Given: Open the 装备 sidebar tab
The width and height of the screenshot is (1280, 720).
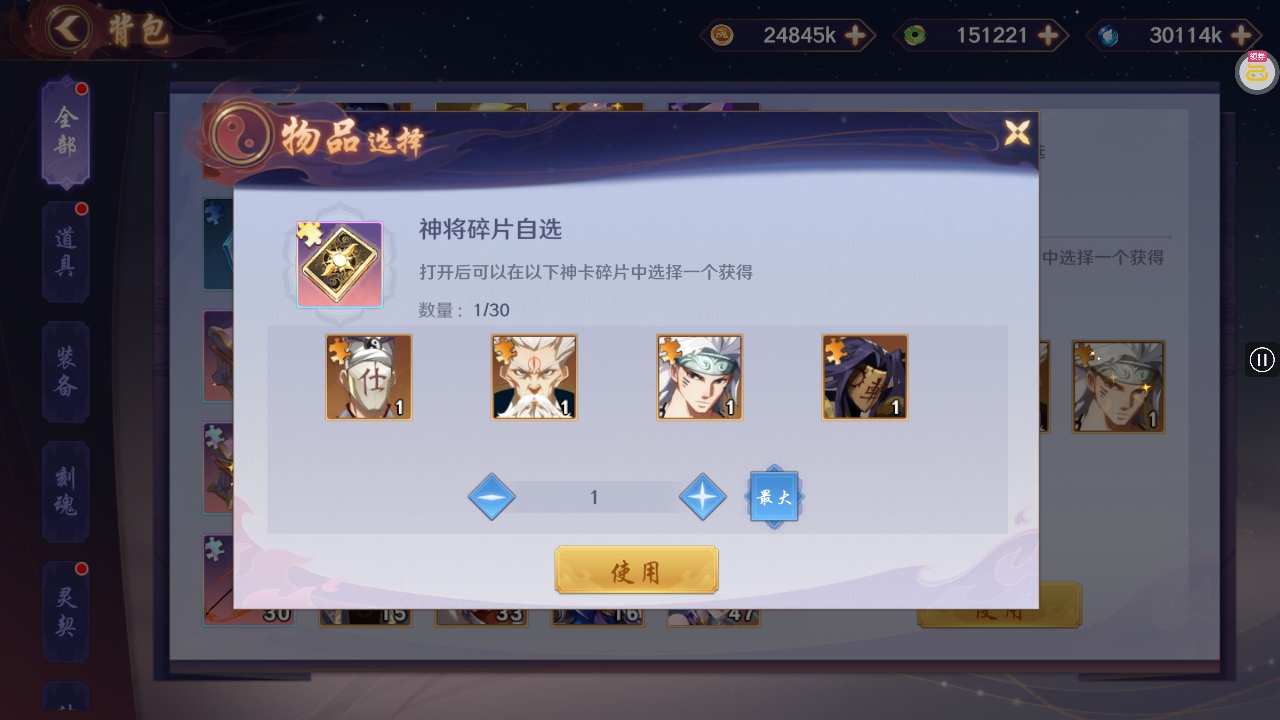Looking at the screenshot, I should [64, 368].
